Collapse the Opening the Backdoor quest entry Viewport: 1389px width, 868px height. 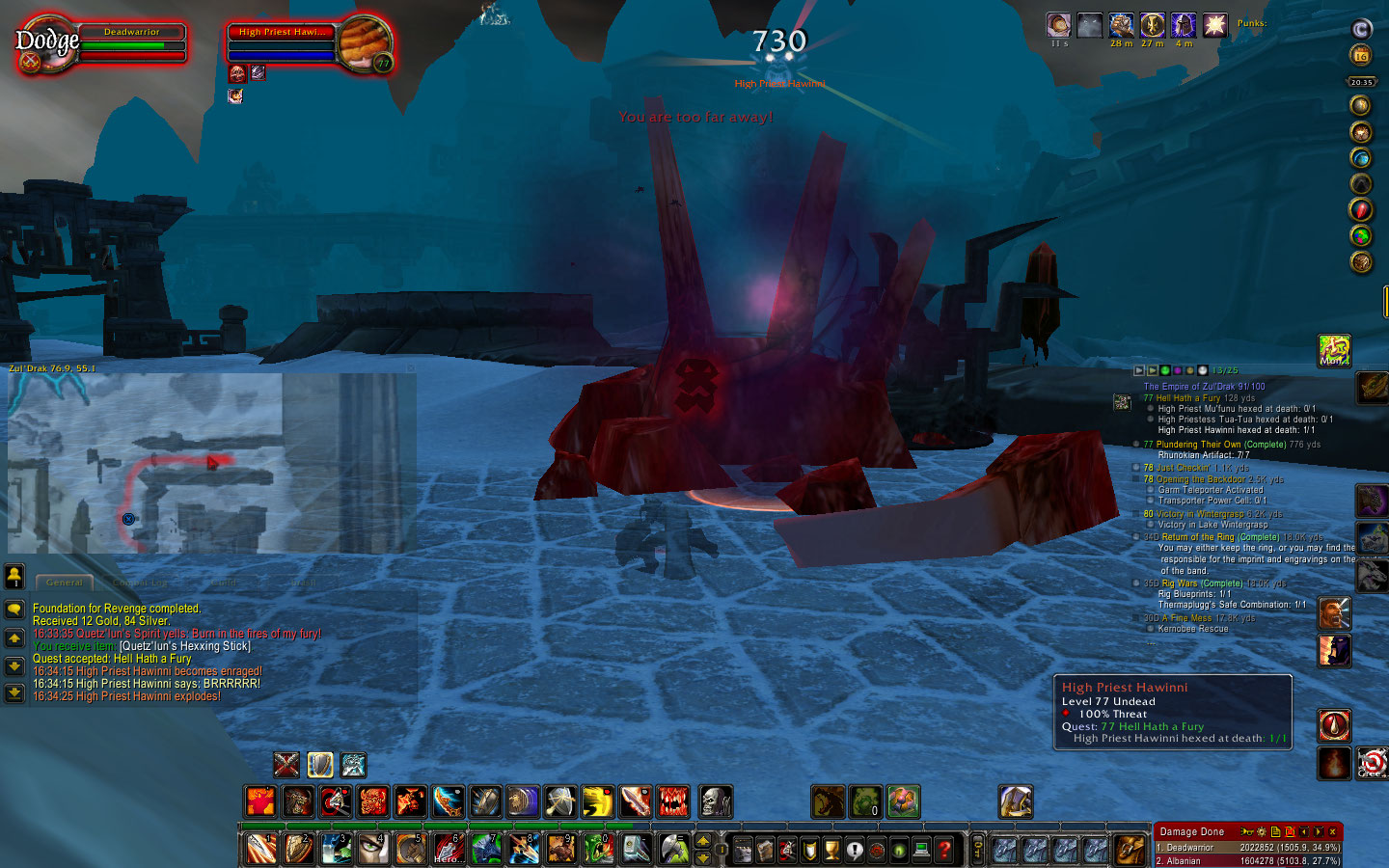1136,477
